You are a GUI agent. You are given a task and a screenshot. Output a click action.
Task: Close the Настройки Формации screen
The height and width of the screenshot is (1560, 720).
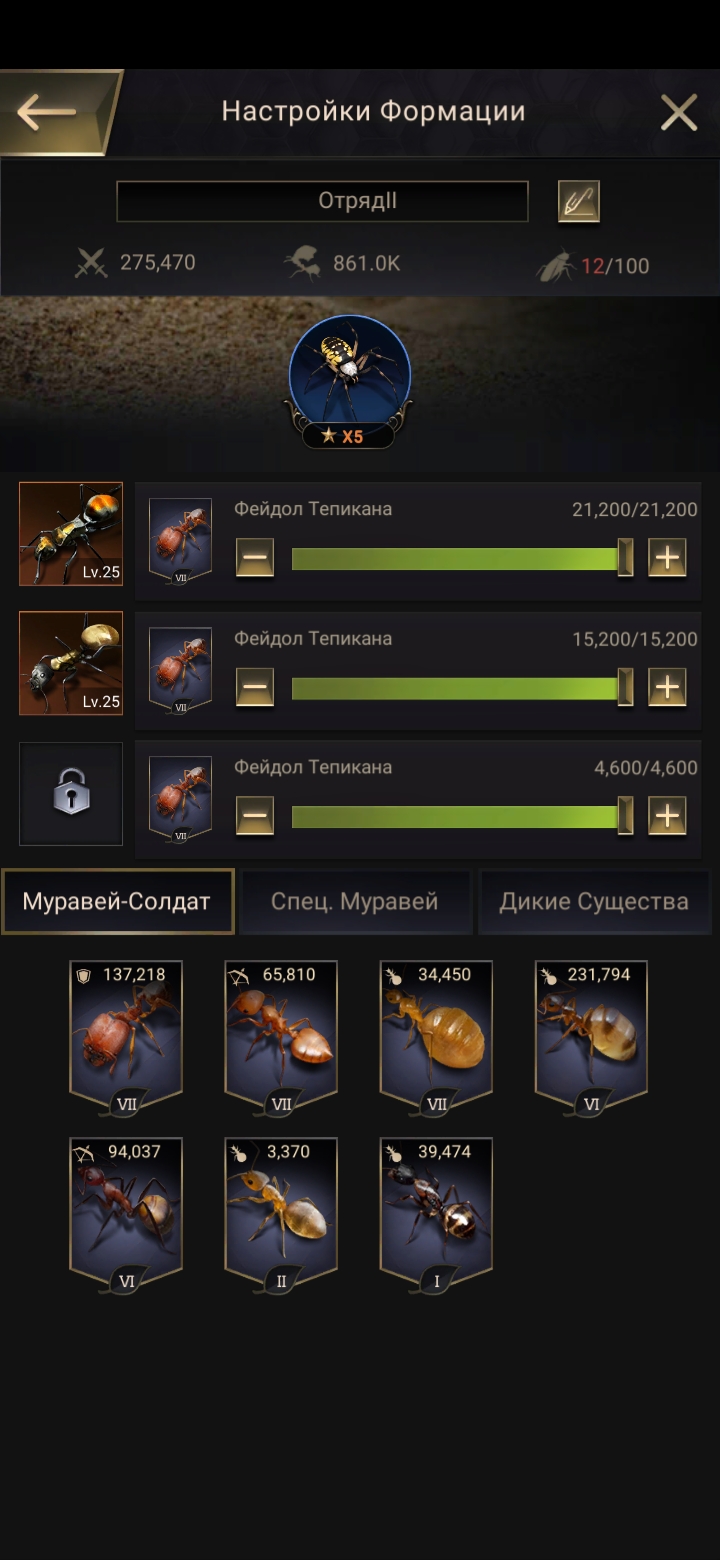(x=679, y=113)
